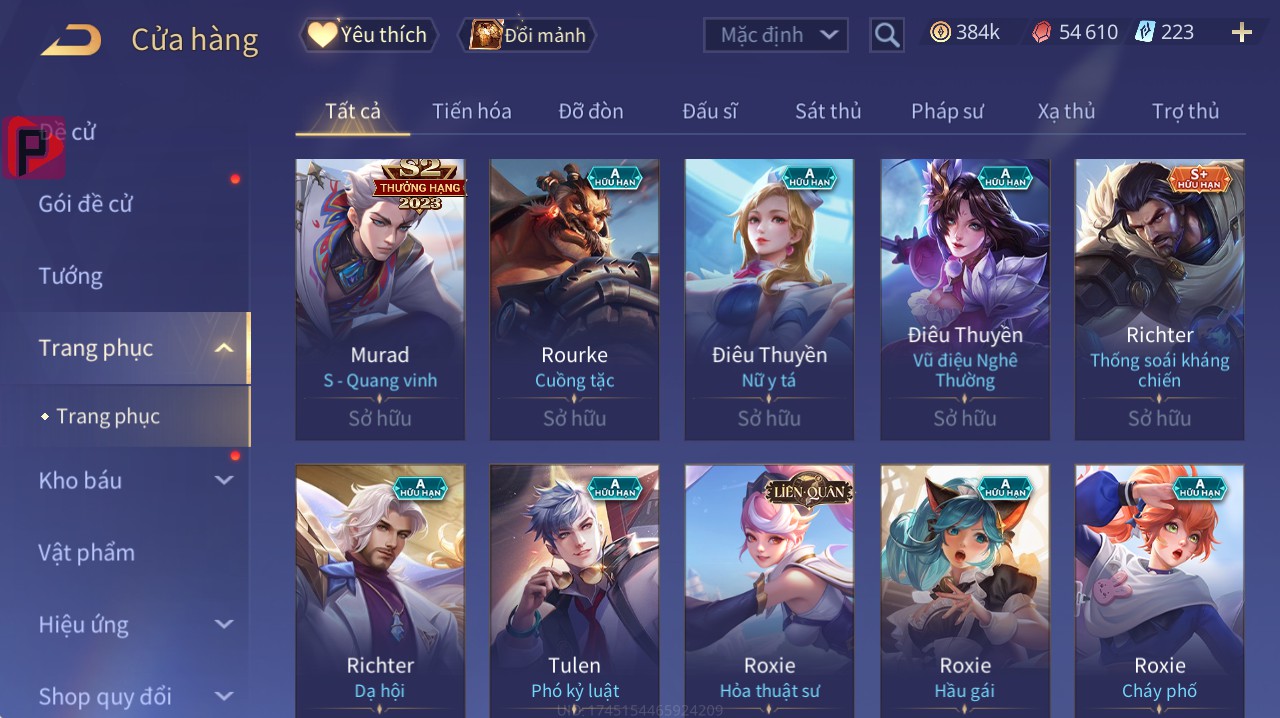Screen dimensions: 1280x718
Task: Open the Xạ thủ tab
Action: [x=1066, y=111]
